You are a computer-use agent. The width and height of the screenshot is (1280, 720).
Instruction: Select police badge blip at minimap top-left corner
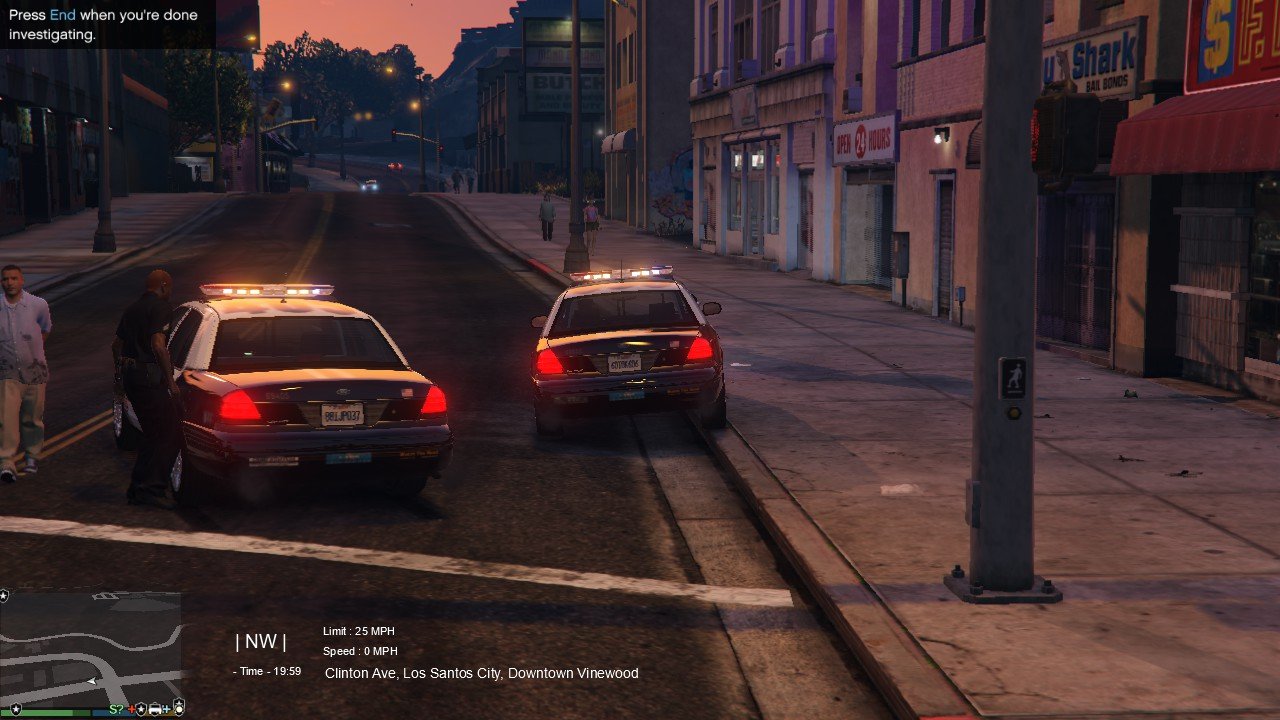click(x=4, y=596)
